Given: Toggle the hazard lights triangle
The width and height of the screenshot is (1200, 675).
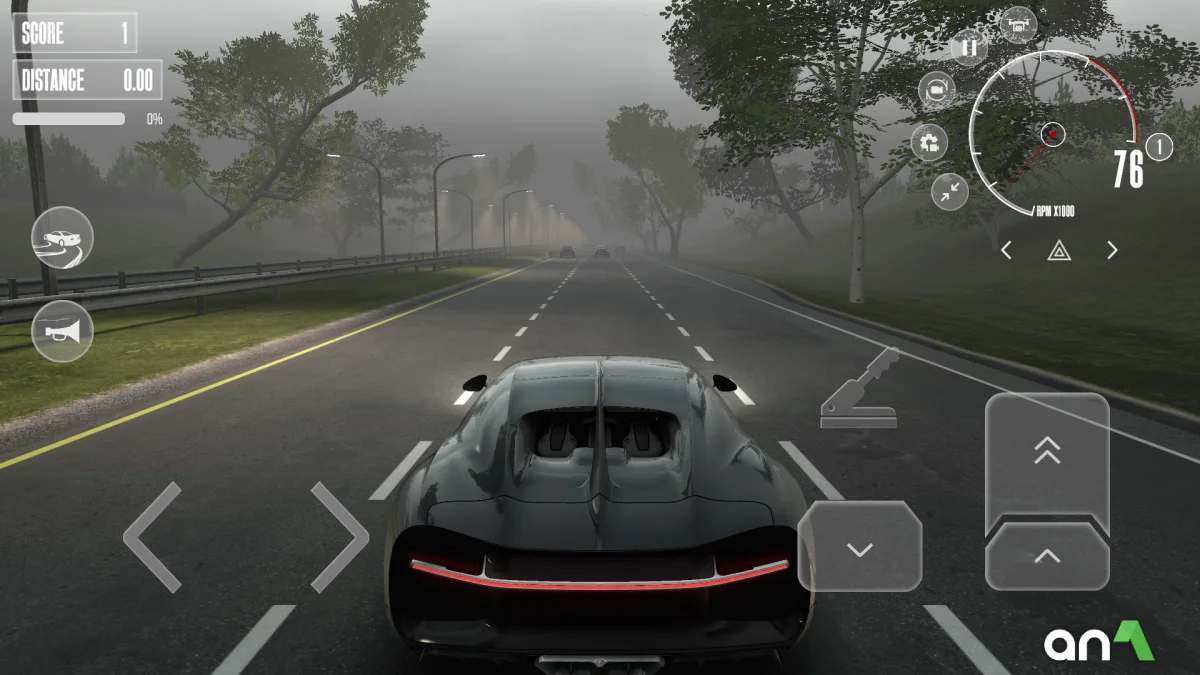Looking at the screenshot, I should tap(1059, 251).
